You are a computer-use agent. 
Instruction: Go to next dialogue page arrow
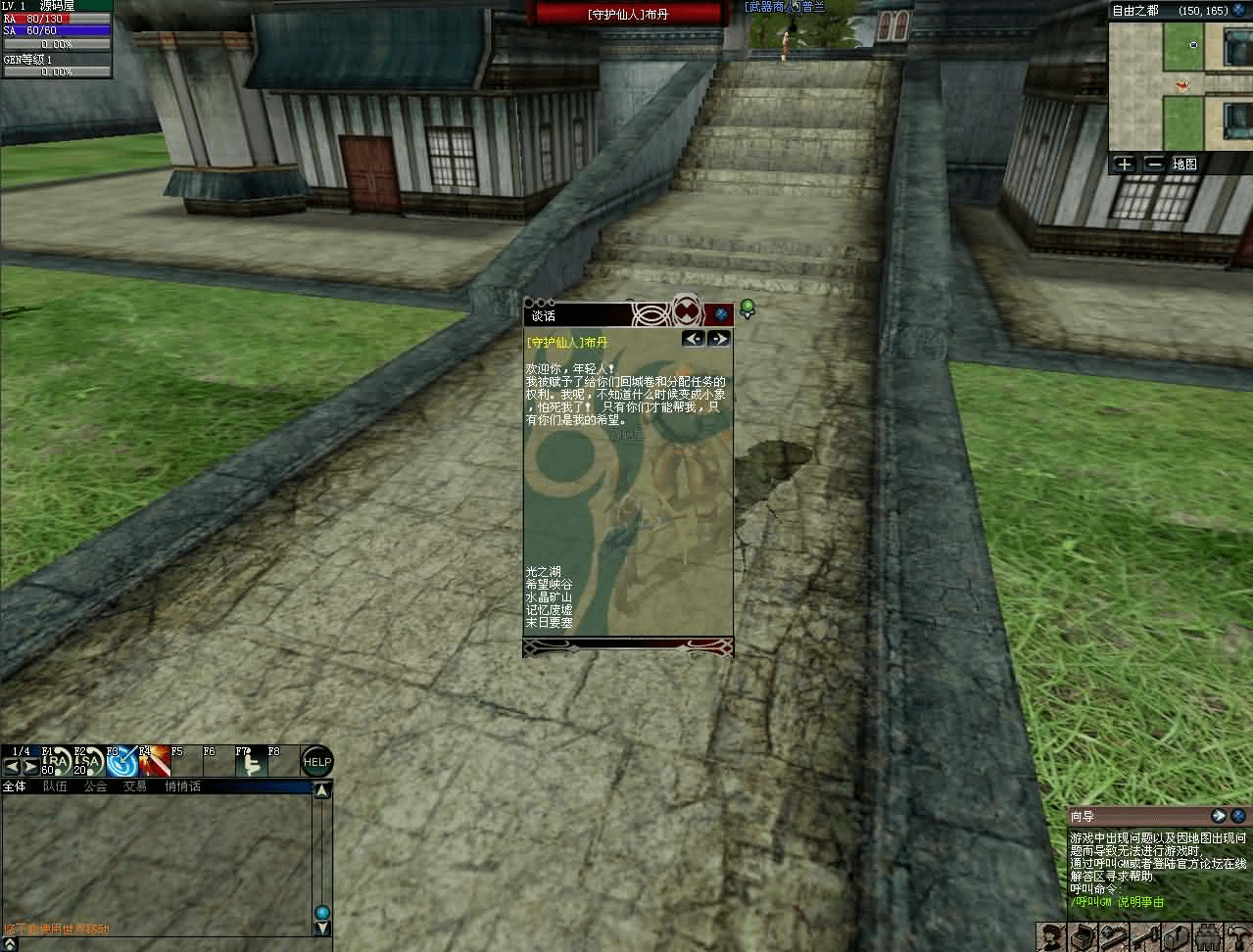[x=719, y=338]
